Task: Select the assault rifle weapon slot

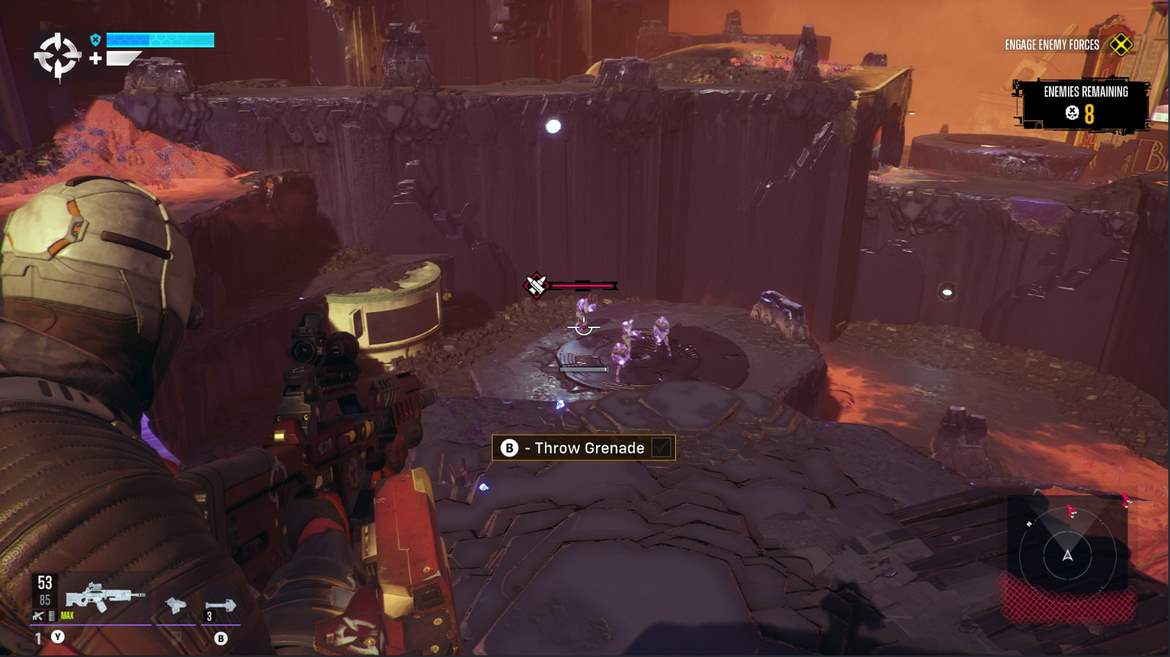Action: point(104,597)
